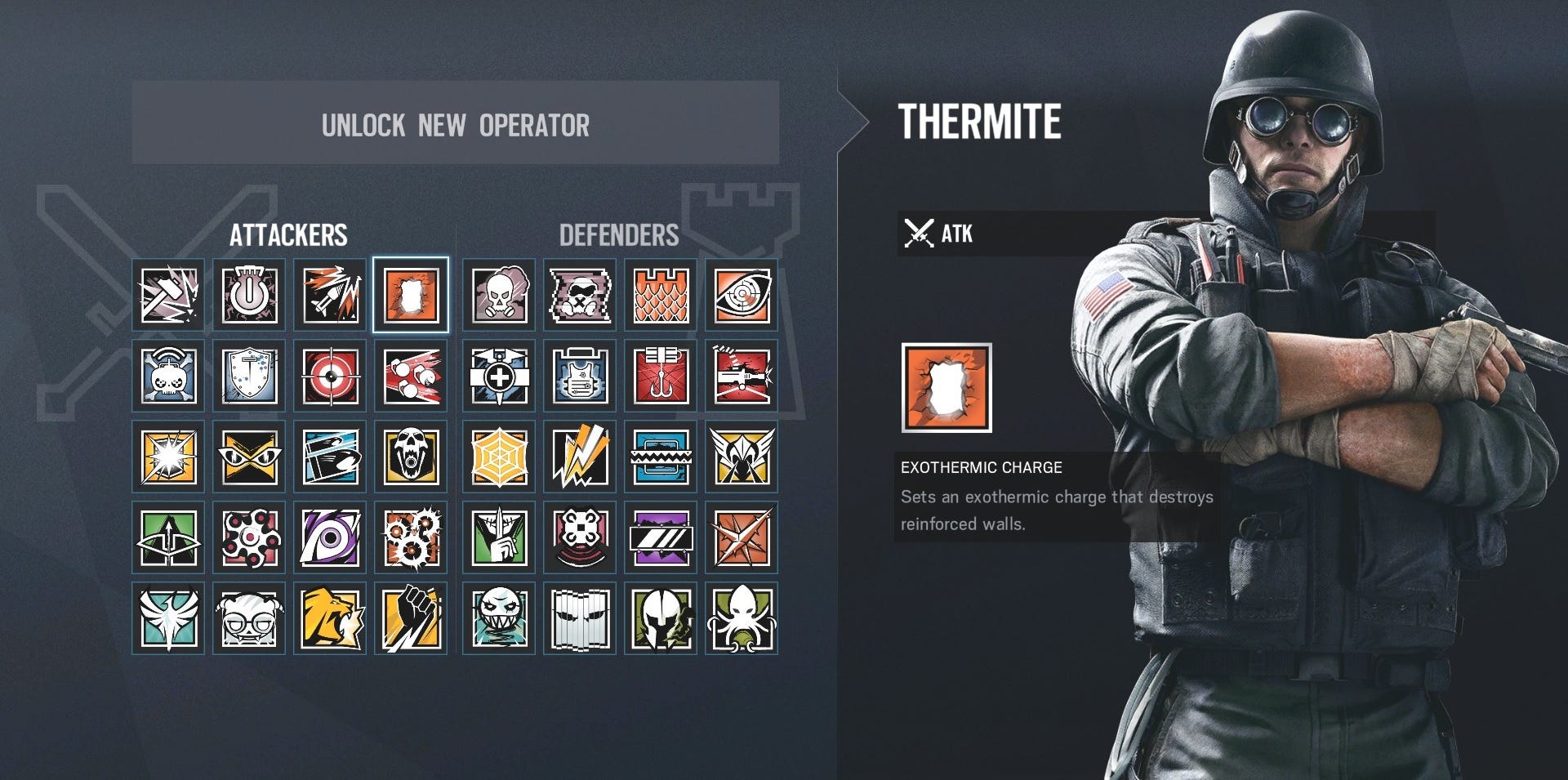Select Thatcher's EMP grenade icon
The image size is (1568, 780).
249,295
